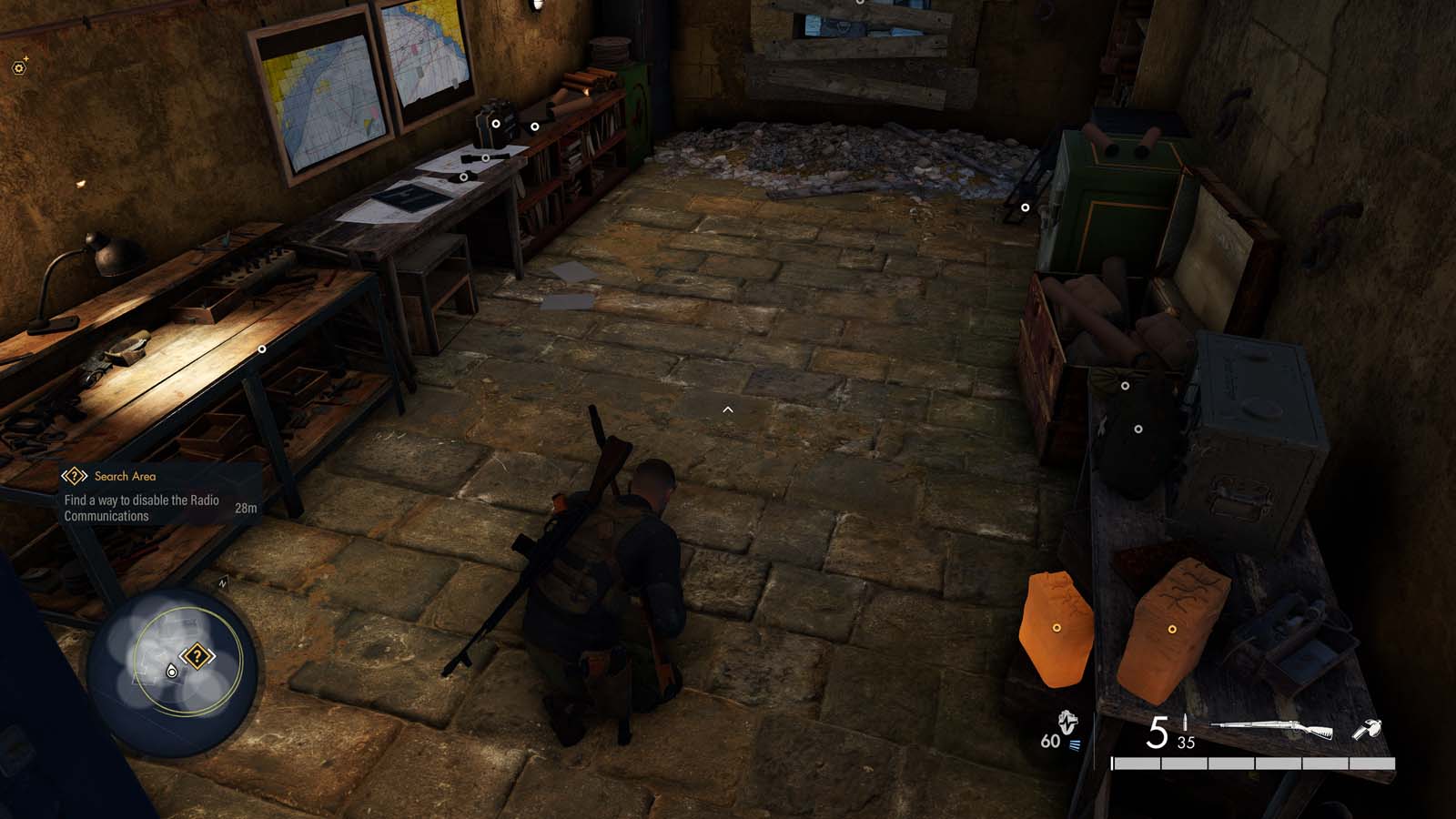The height and width of the screenshot is (819, 1456).
Task: Click the interaction dot on the lamp workbench
Action: point(264,349)
